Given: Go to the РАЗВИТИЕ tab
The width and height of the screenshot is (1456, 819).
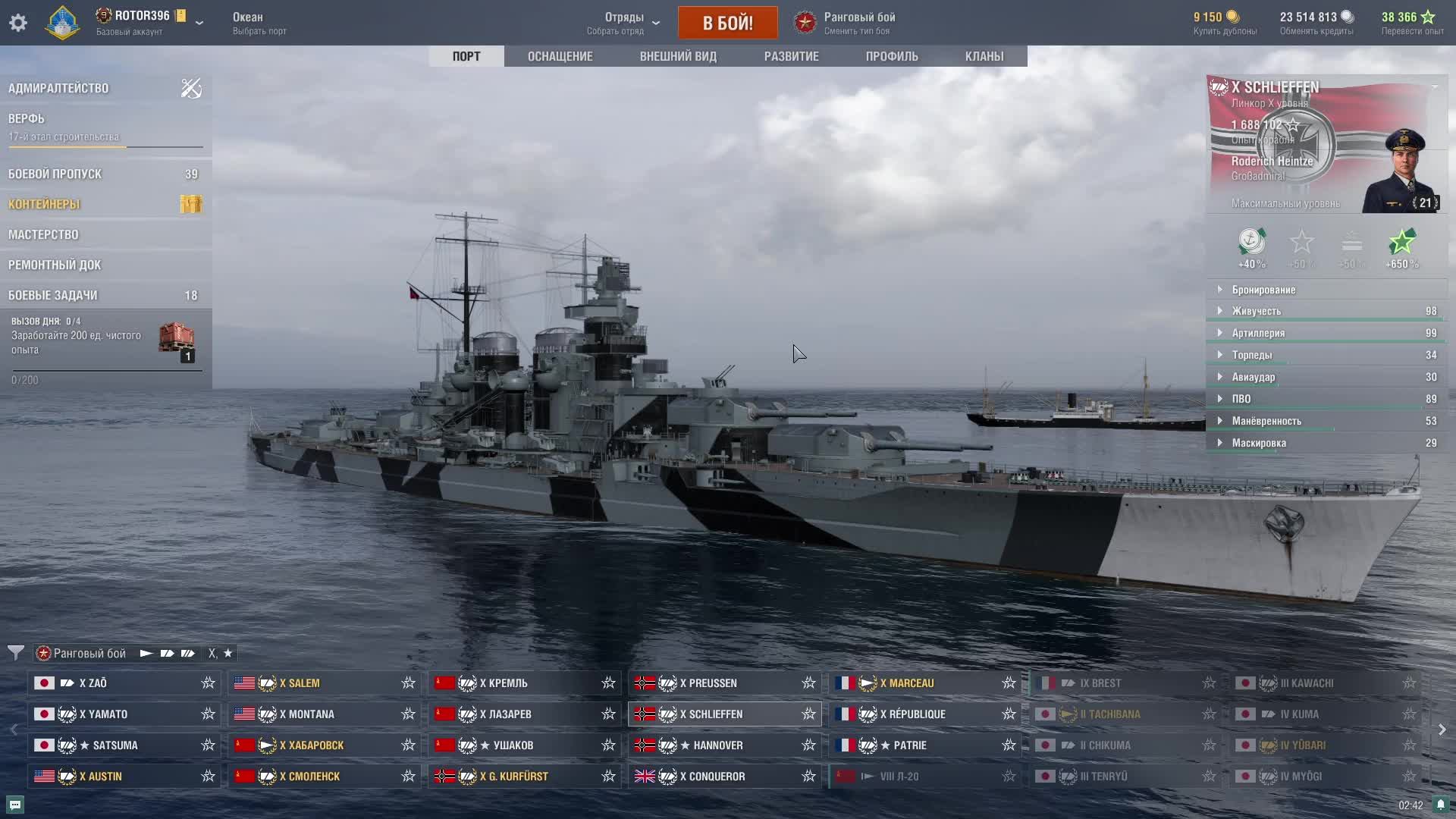Looking at the screenshot, I should point(791,56).
